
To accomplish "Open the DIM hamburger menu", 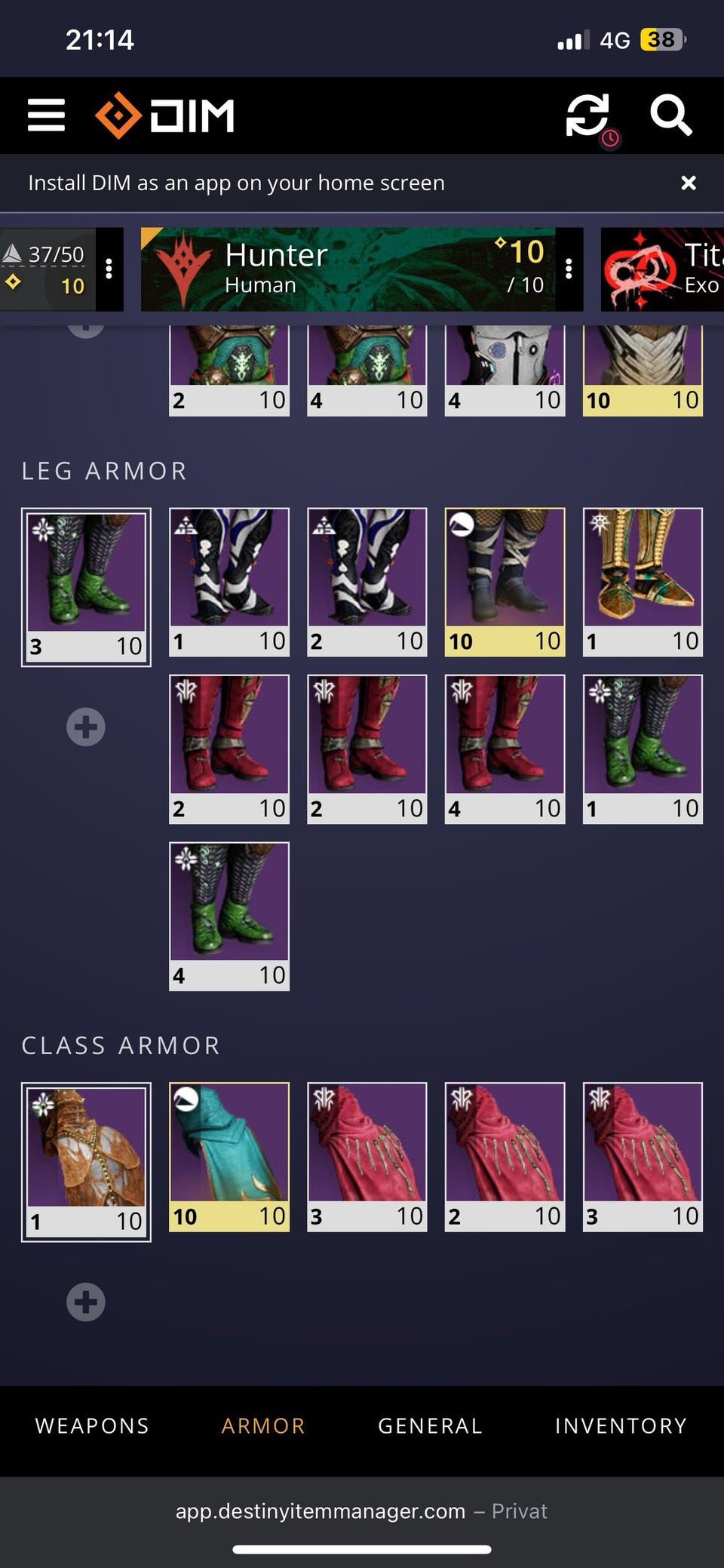I will click(46, 115).
